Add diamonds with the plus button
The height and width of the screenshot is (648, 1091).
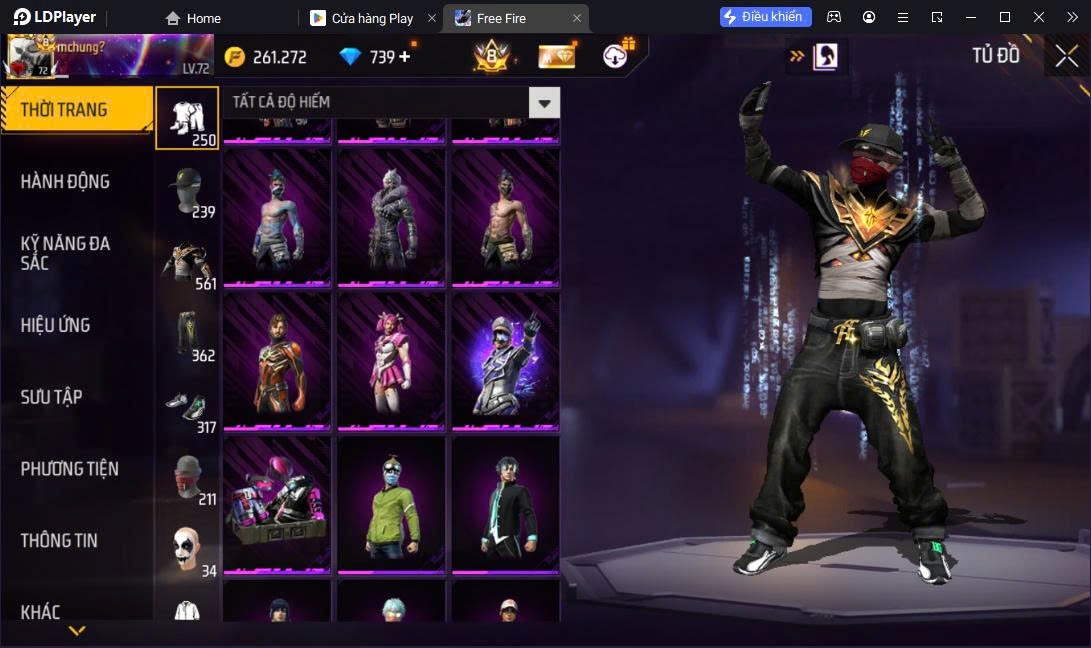(x=405, y=57)
